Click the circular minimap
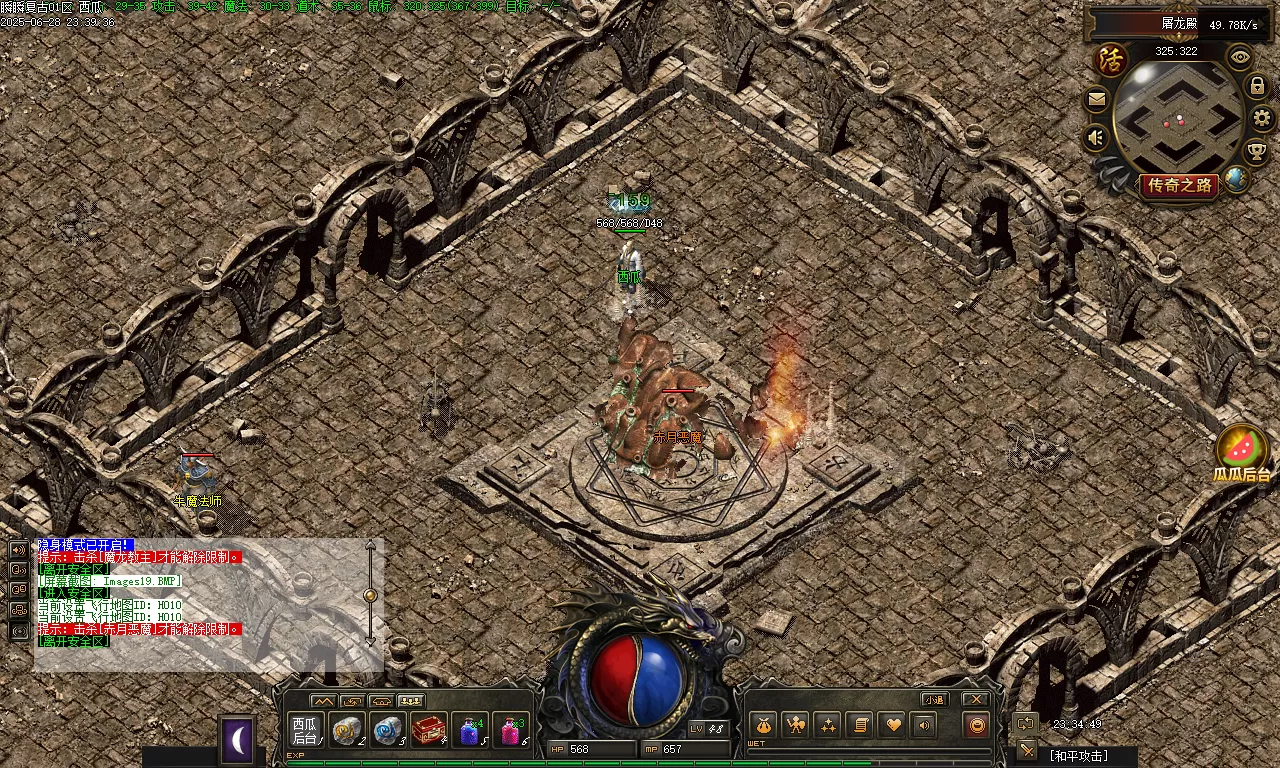Viewport: 1280px width, 768px height. pyautogui.click(x=1178, y=117)
